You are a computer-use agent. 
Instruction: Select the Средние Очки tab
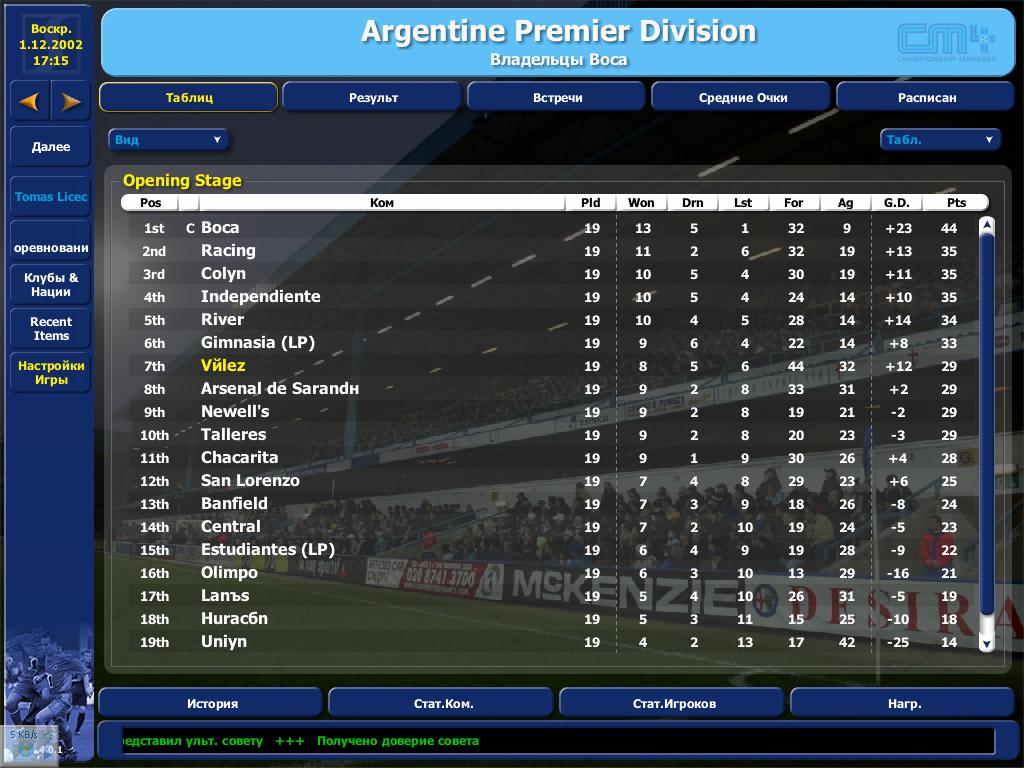pos(742,98)
